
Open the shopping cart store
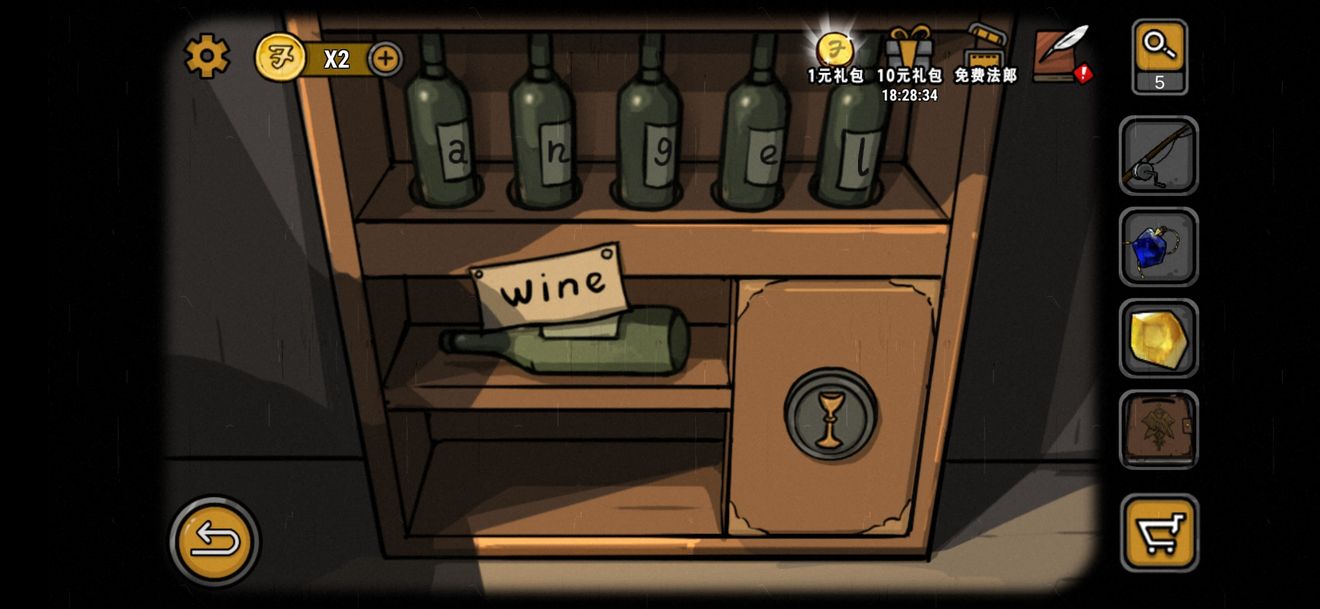[x=1159, y=532]
